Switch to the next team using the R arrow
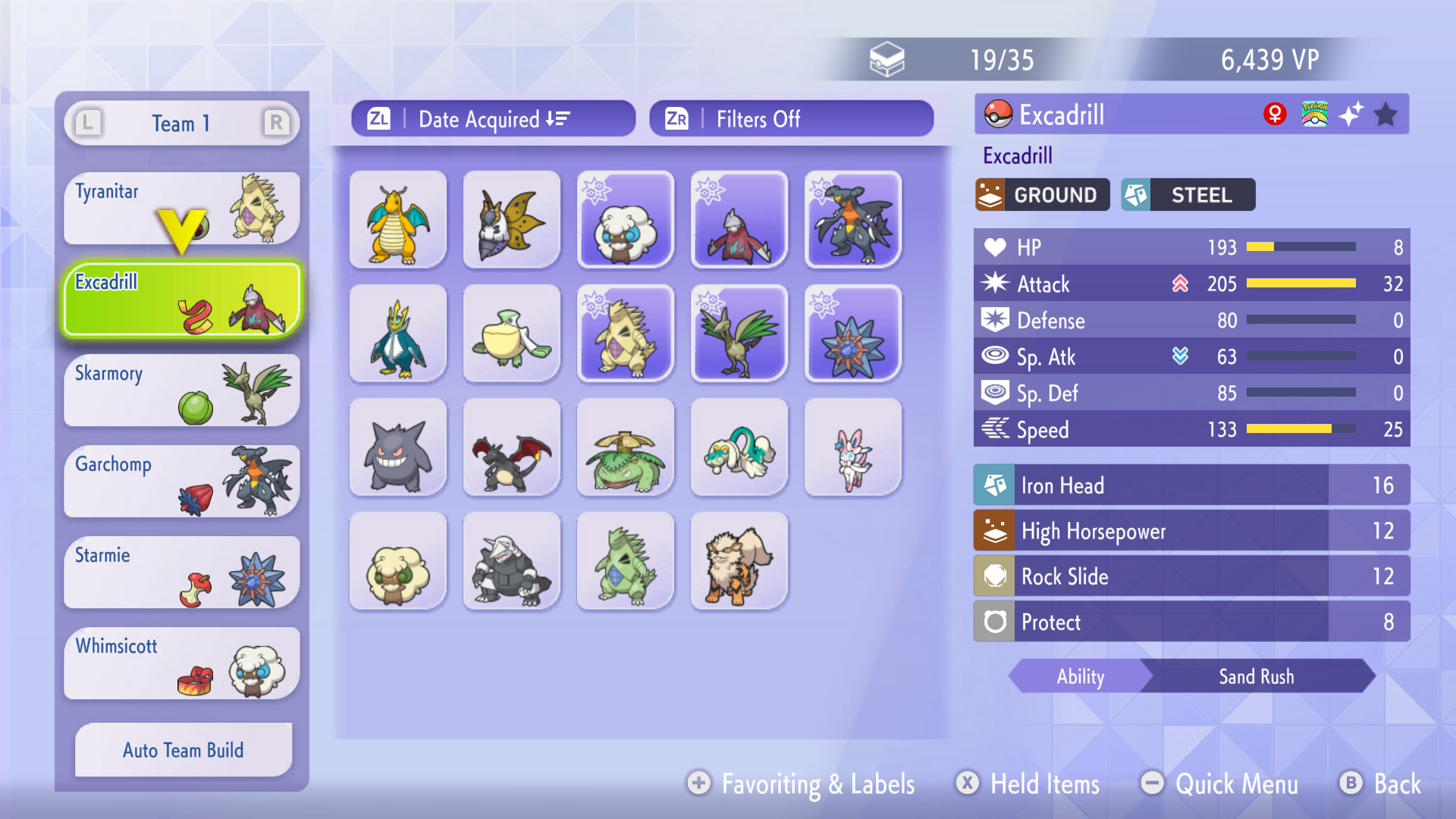1456x819 pixels. click(x=276, y=123)
